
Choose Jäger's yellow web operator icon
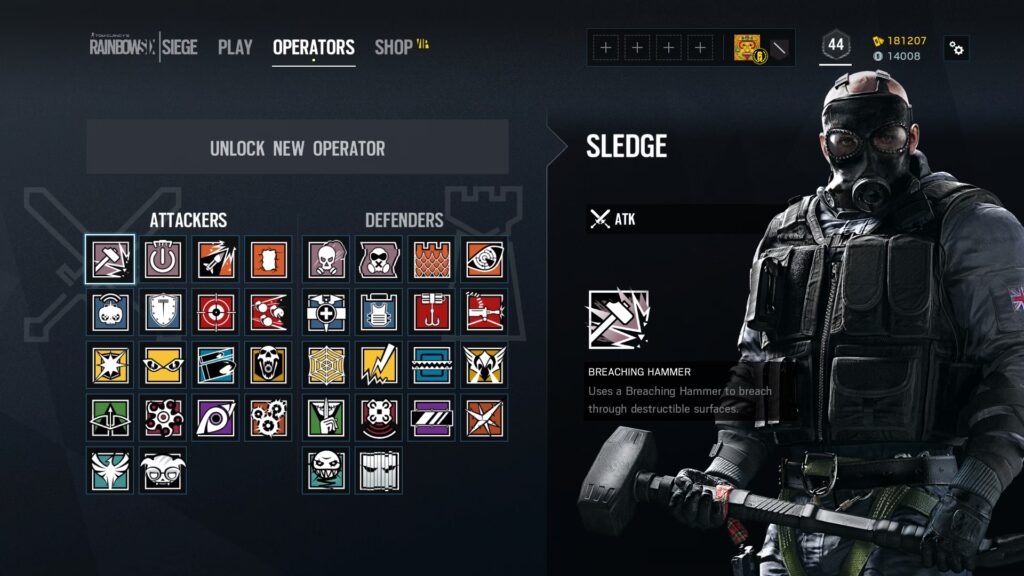tap(326, 365)
